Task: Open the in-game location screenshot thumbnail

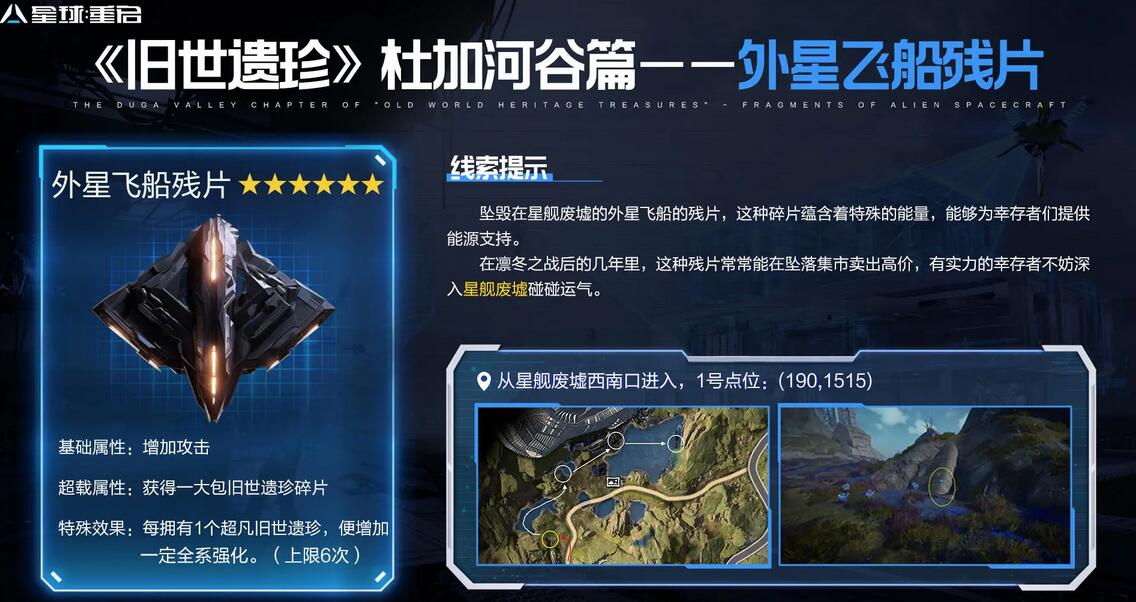Action: click(925, 485)
